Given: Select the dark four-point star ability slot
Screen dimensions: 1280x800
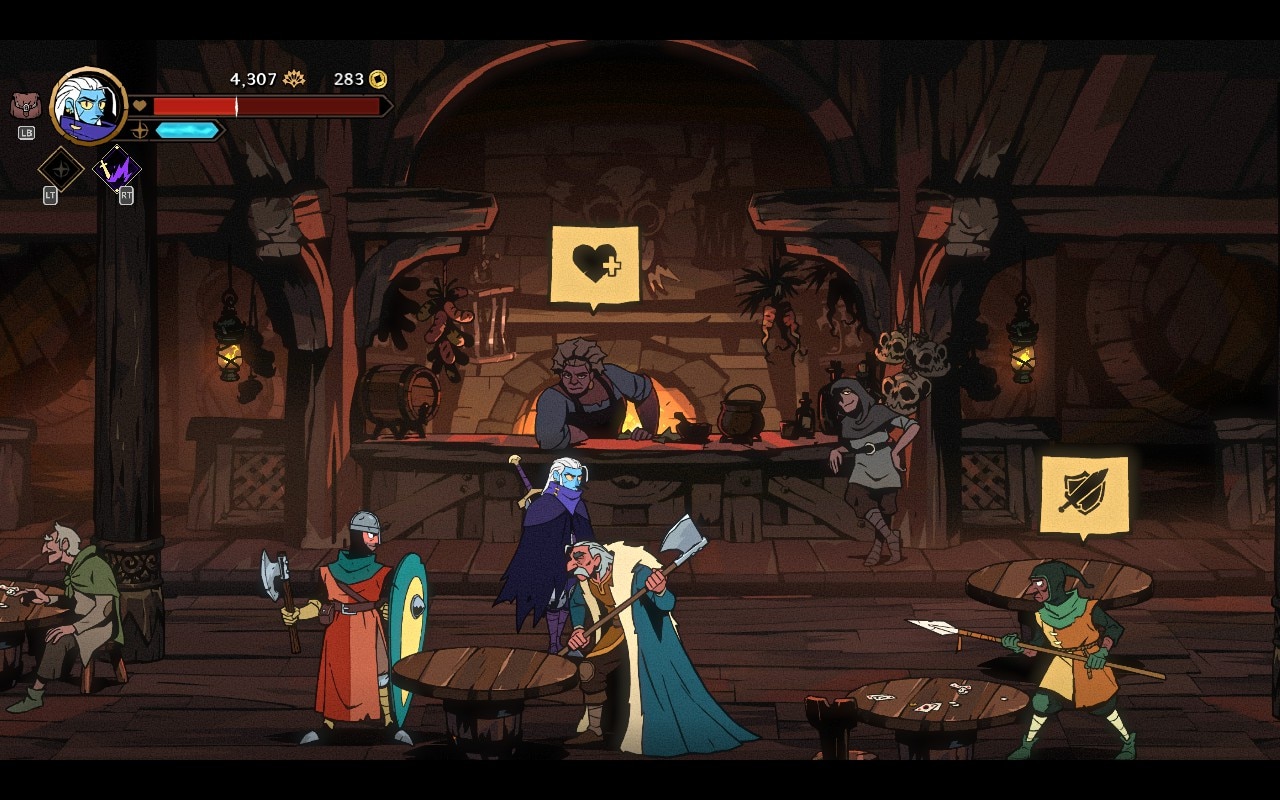Looking at the screenshot, I should pos(60,169).
